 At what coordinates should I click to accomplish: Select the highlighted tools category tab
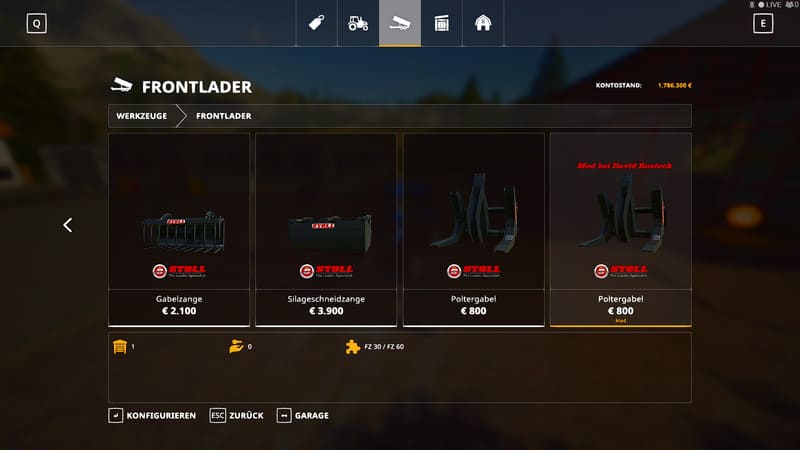tap(400, 23)
